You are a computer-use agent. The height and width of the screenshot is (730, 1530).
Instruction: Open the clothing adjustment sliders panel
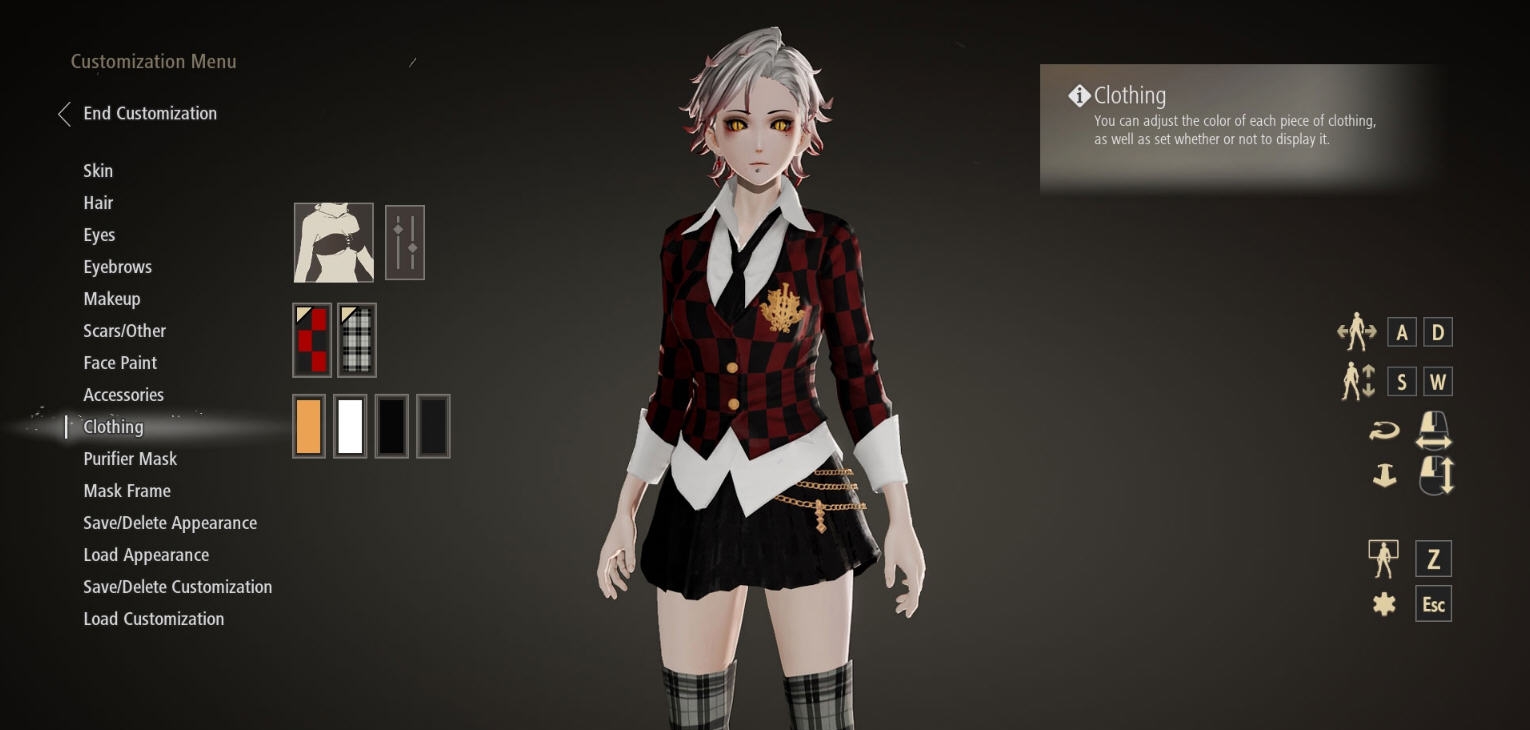404,242
